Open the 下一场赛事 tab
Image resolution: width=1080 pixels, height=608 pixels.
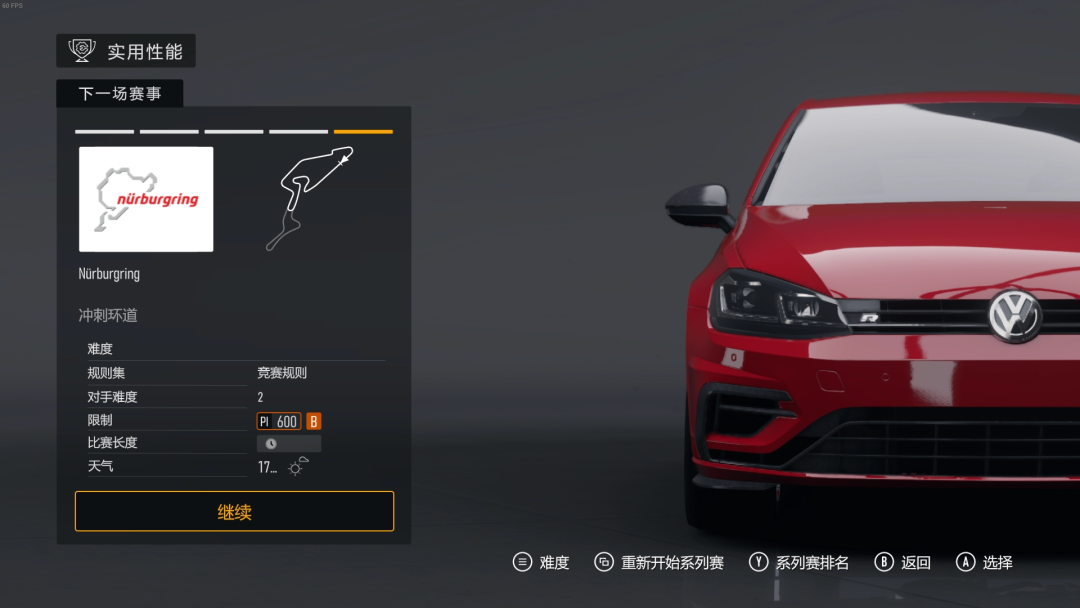(x=119, y=94)
